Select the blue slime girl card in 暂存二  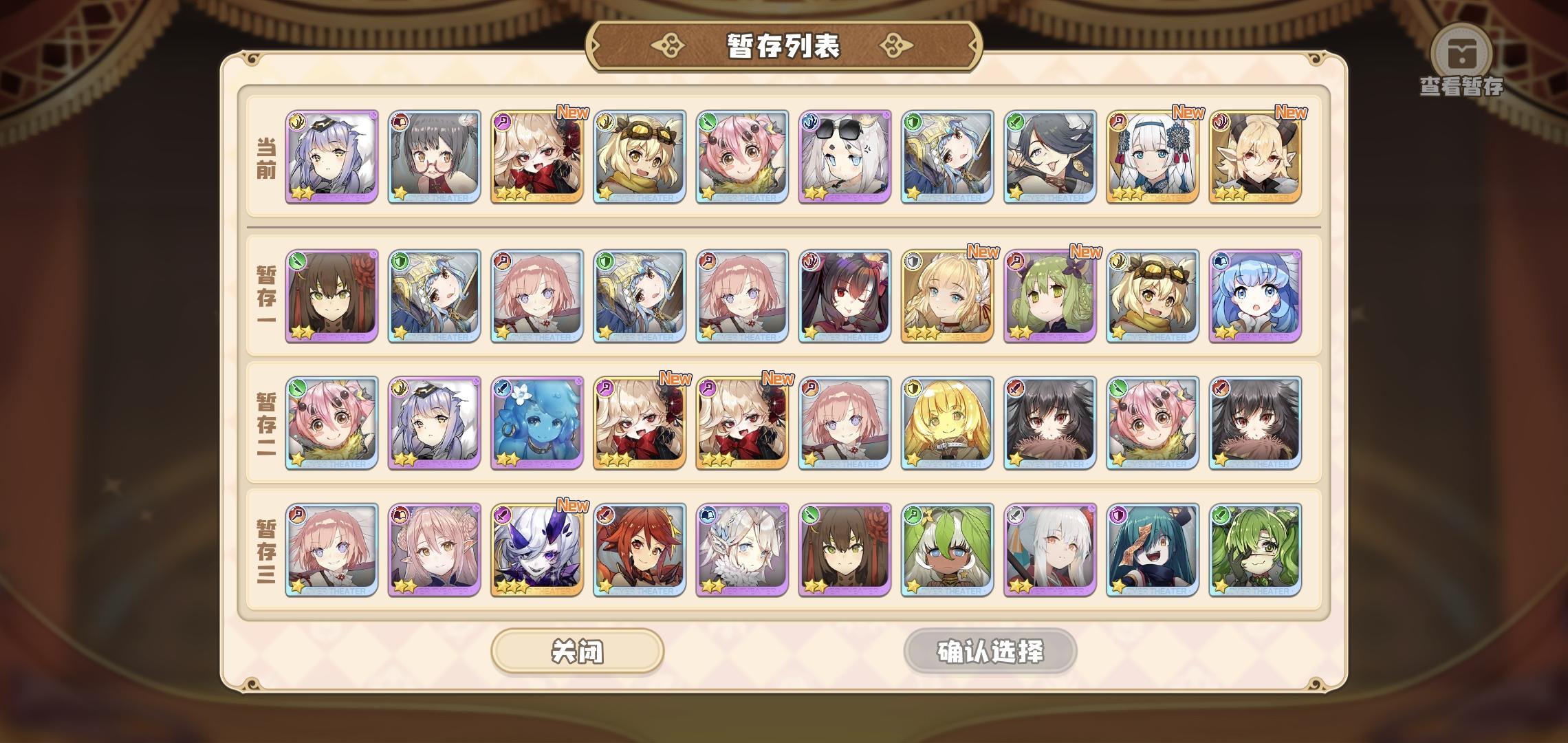[x=538, y=424]
